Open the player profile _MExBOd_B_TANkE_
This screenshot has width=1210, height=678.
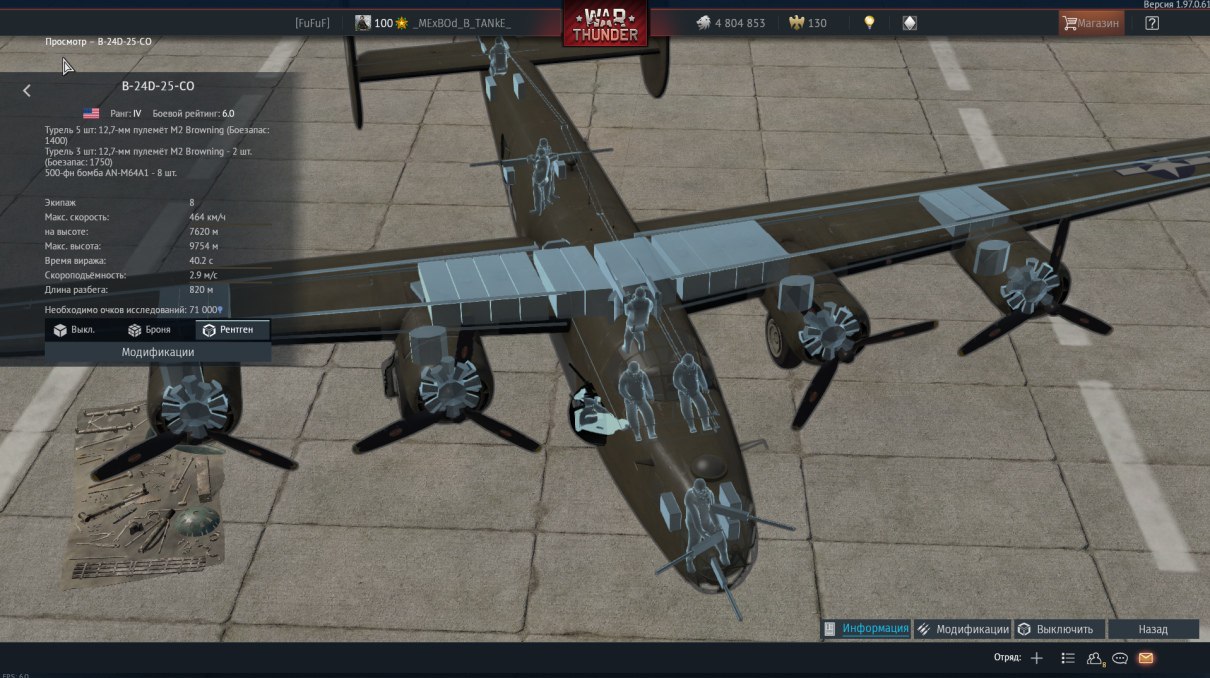coord(461,23)
